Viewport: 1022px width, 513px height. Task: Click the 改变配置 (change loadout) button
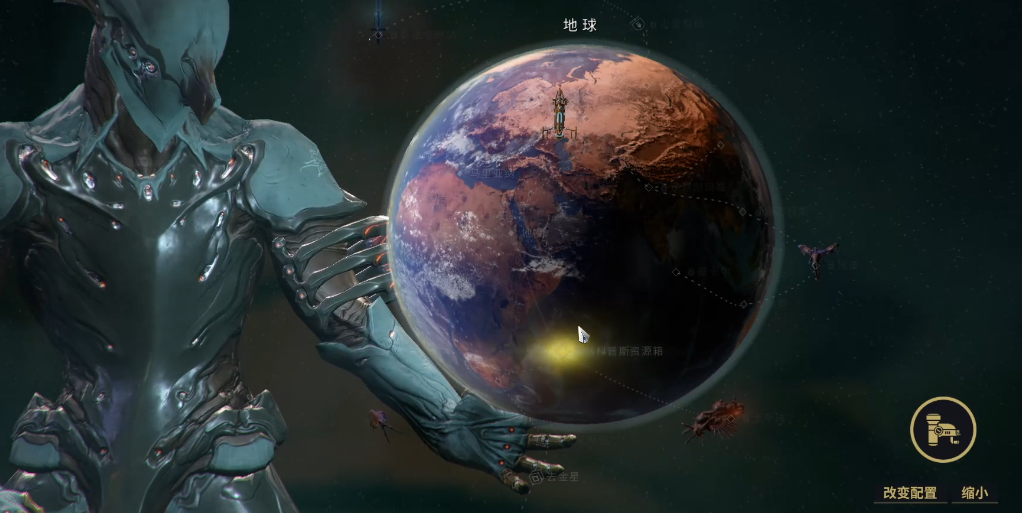[x=909, y=492]
